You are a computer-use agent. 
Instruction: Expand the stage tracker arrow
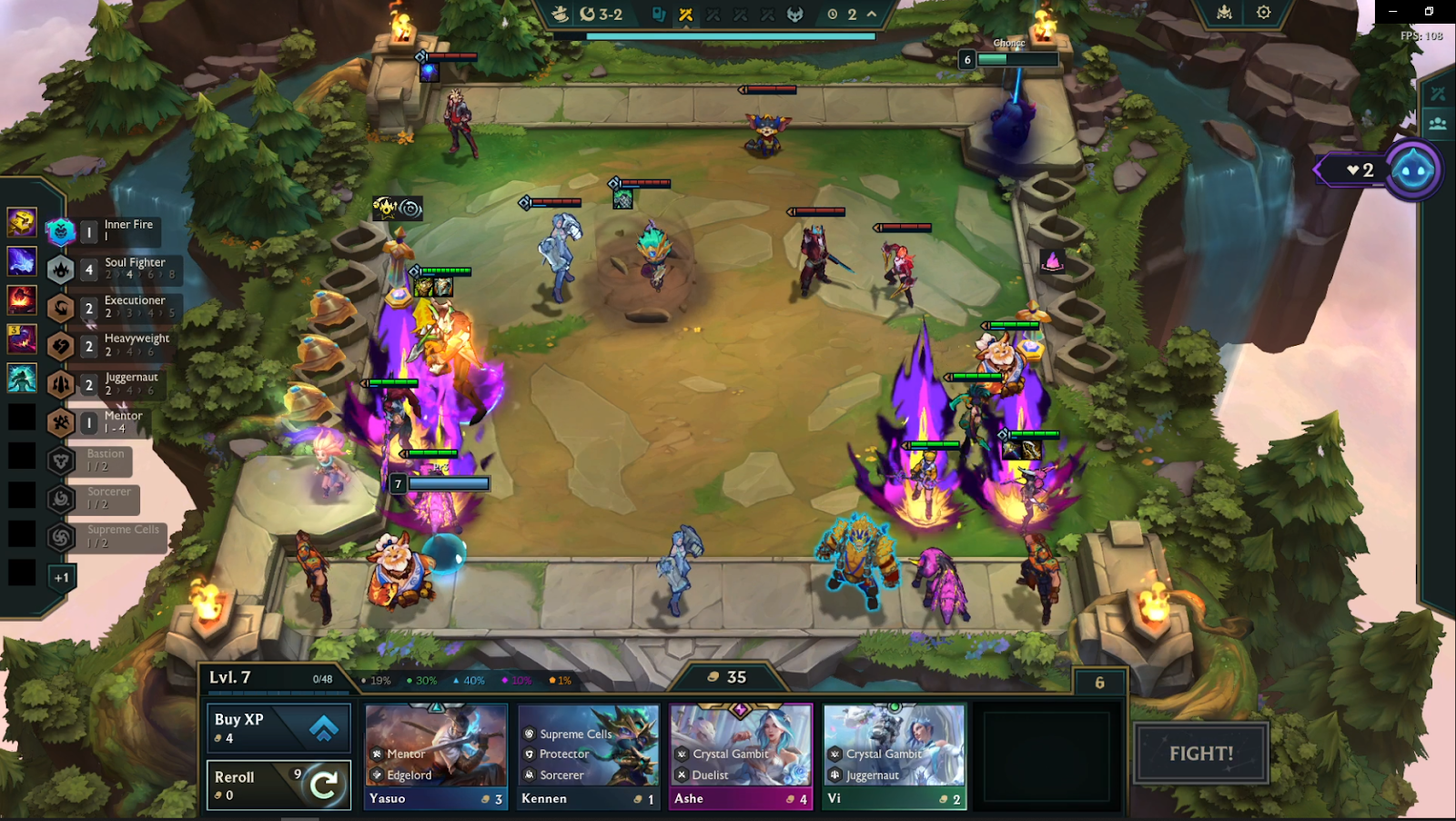tap(872, 15)
